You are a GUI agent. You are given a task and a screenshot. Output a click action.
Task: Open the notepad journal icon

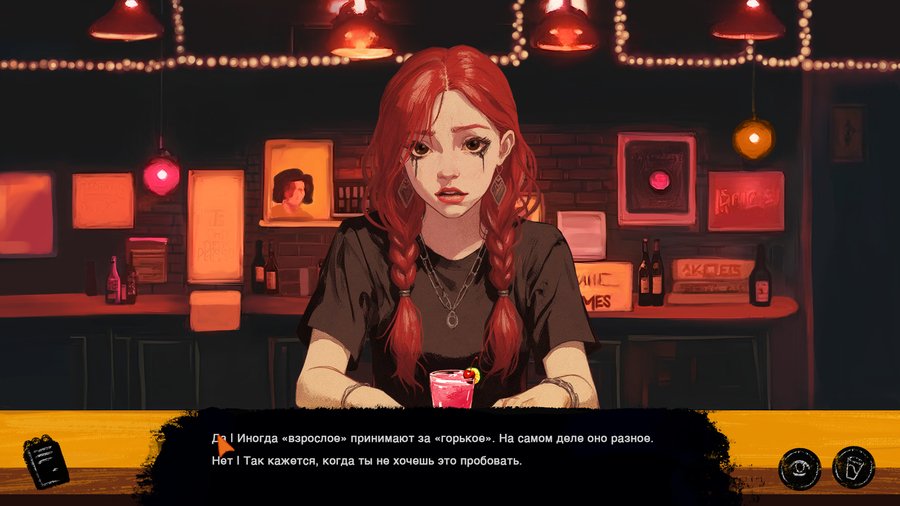[x=45, y=461]
